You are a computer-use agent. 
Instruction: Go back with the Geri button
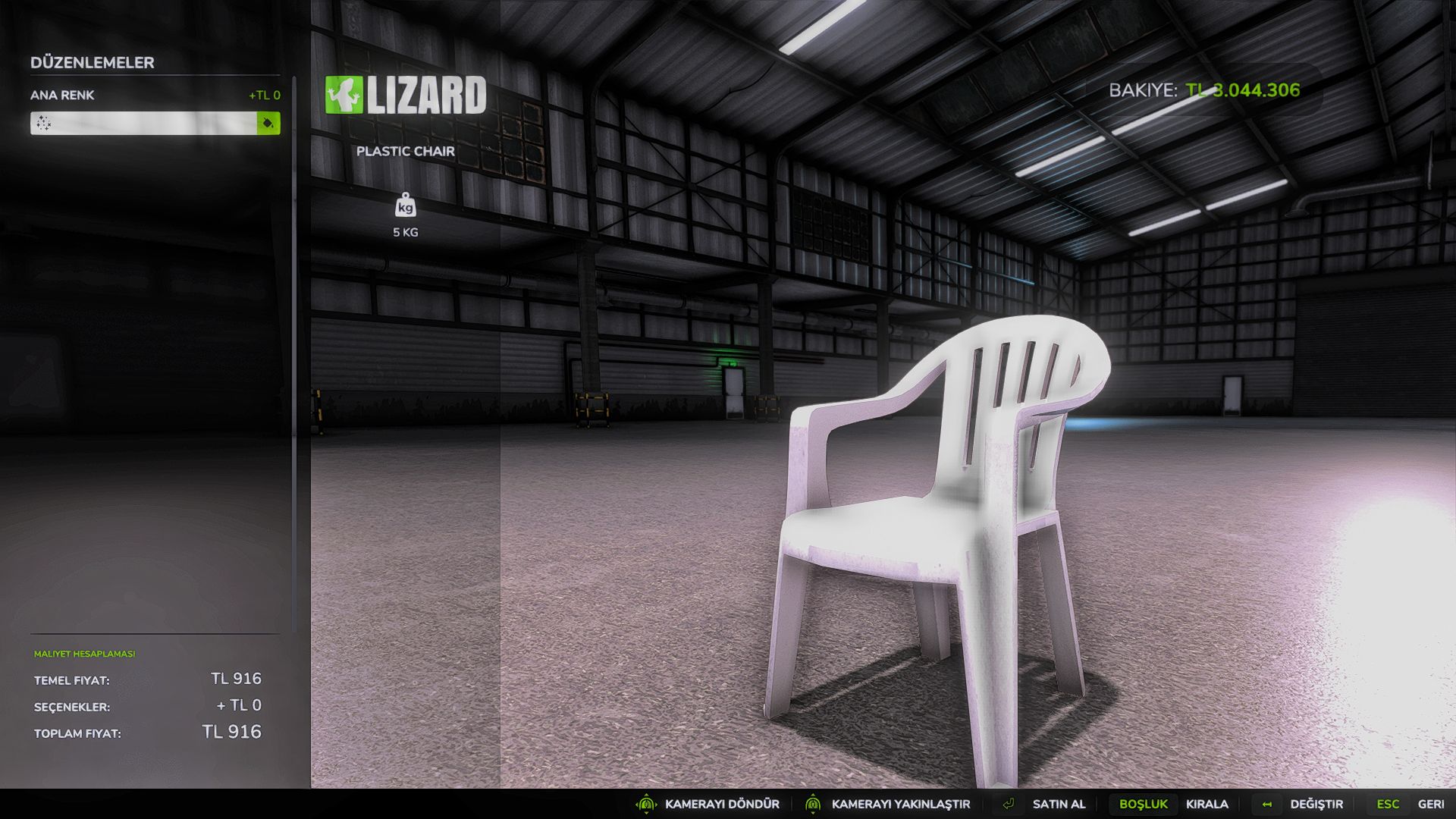coord(1430,804)
